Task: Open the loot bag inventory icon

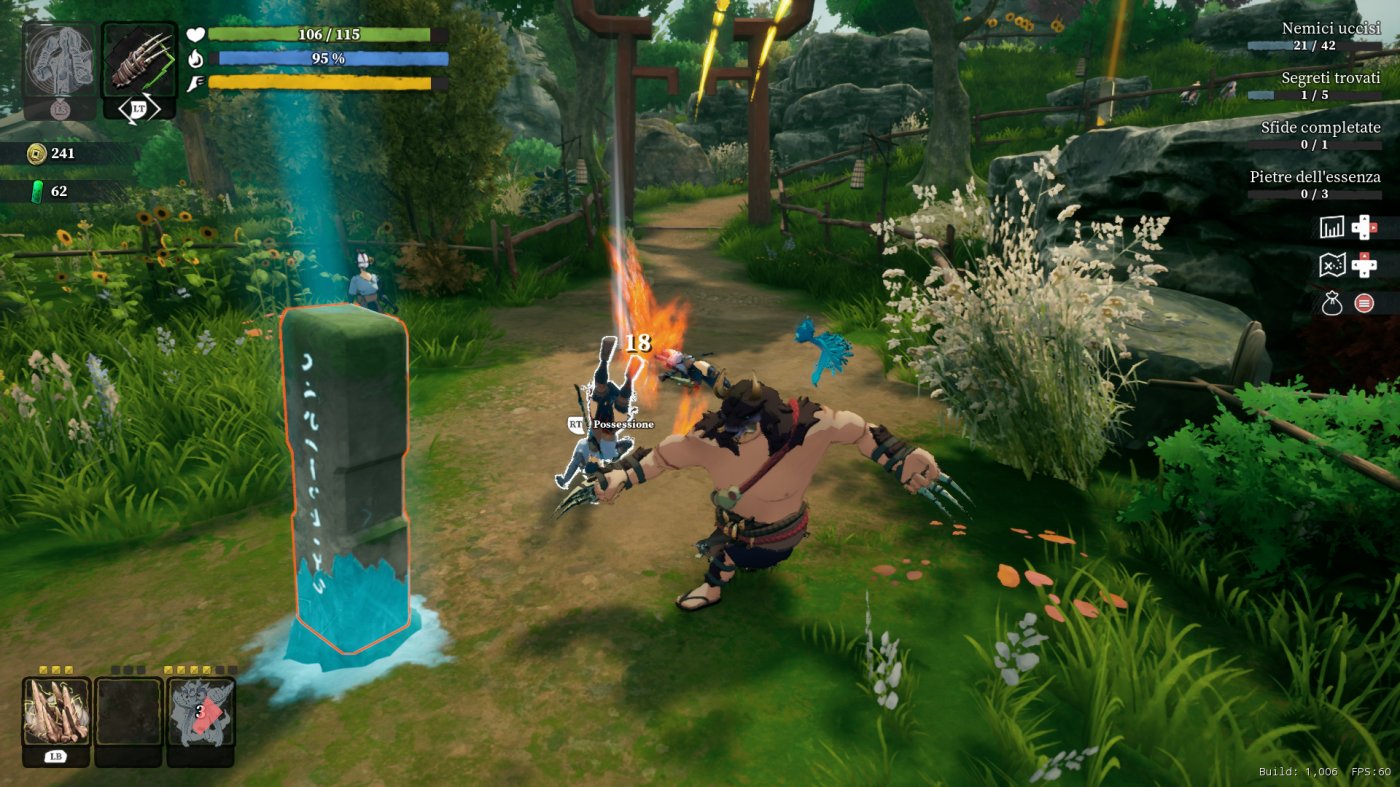Action: click(1333, 302)
